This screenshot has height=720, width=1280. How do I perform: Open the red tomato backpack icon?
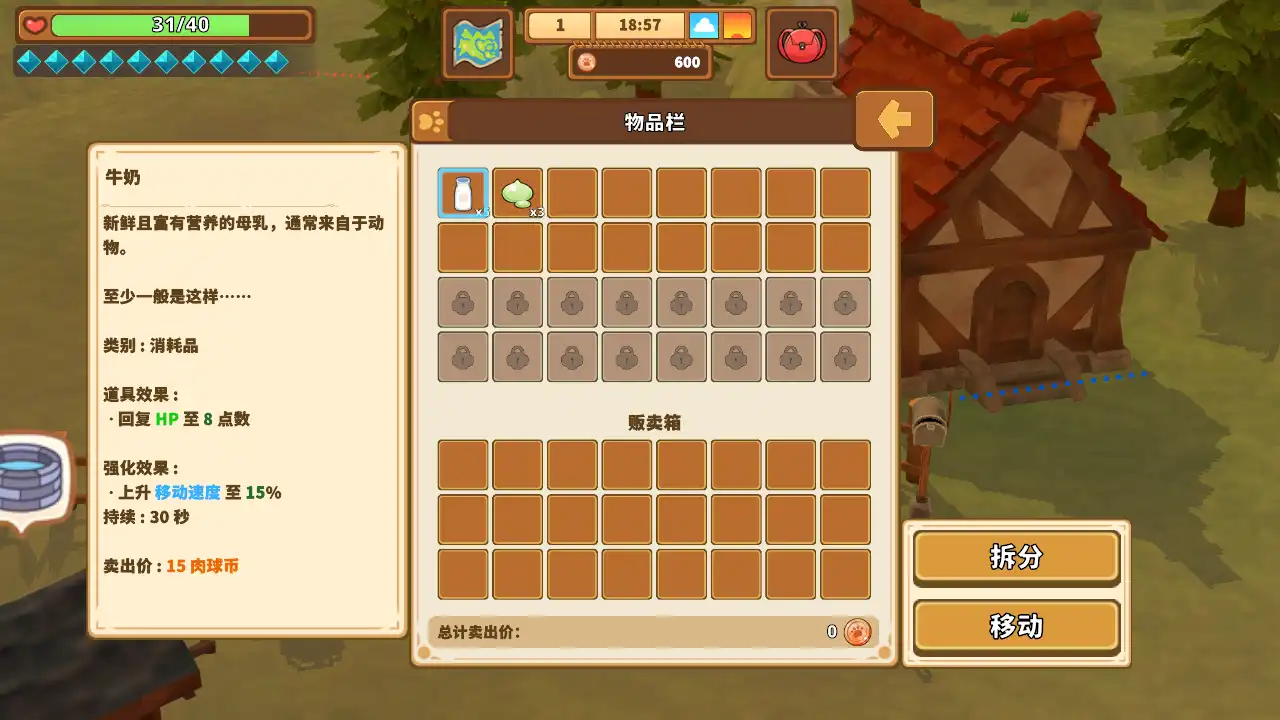coord(801,43)
